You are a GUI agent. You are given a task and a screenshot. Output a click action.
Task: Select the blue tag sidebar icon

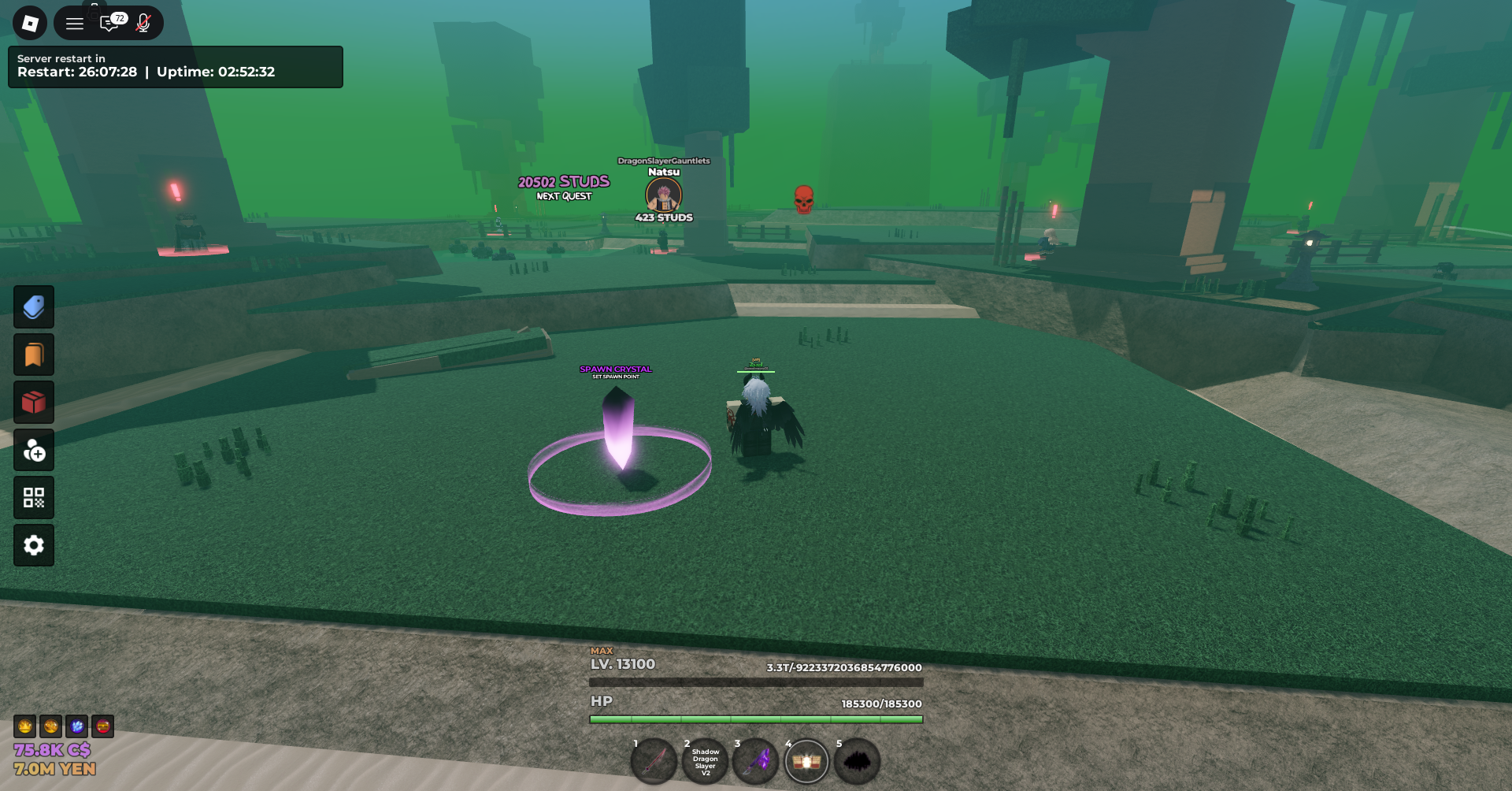pyautogui.click(x=33, y=307)
